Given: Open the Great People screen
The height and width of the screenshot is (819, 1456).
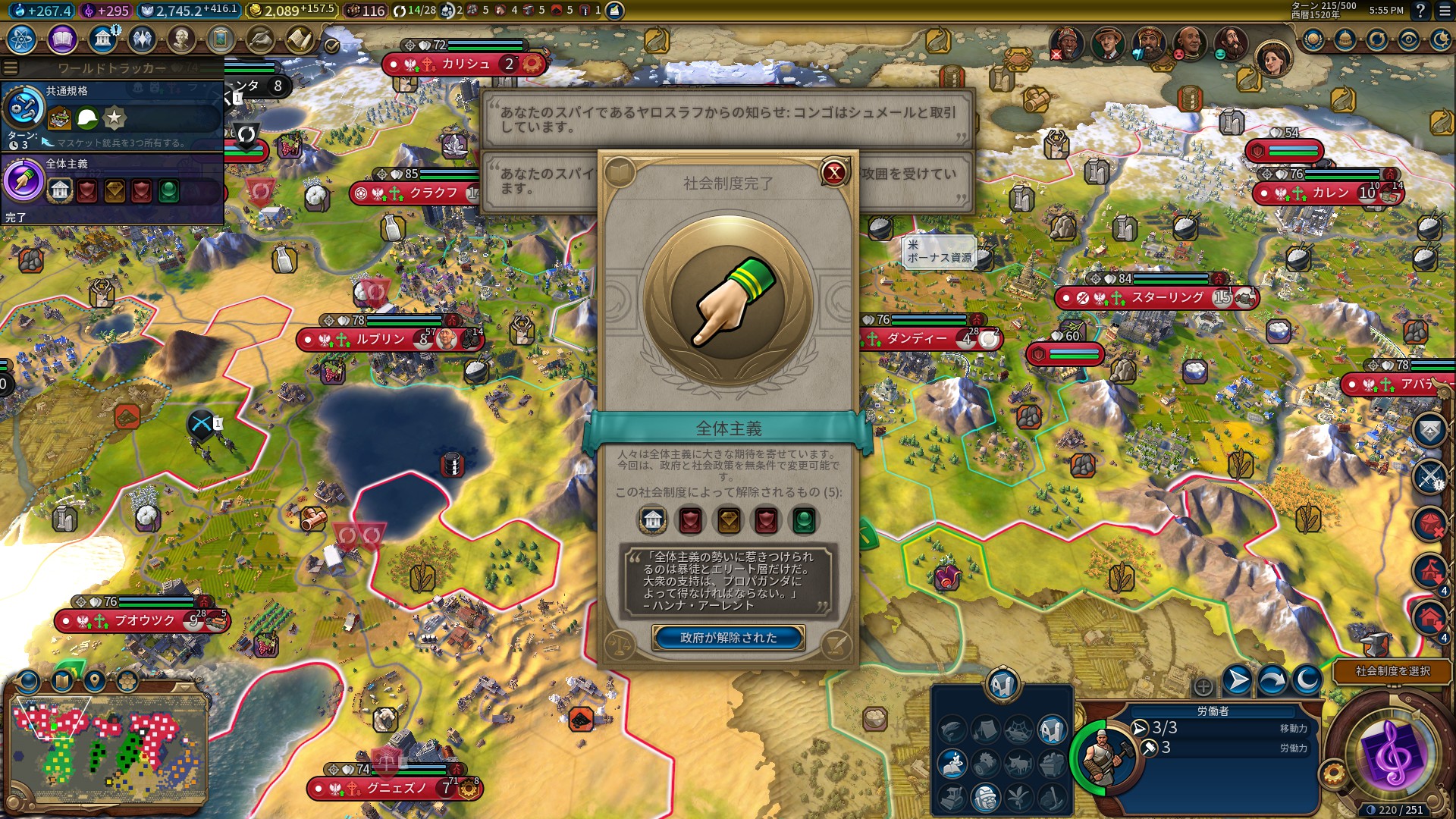Looking at the screenshot, I should tap(181, 39).
